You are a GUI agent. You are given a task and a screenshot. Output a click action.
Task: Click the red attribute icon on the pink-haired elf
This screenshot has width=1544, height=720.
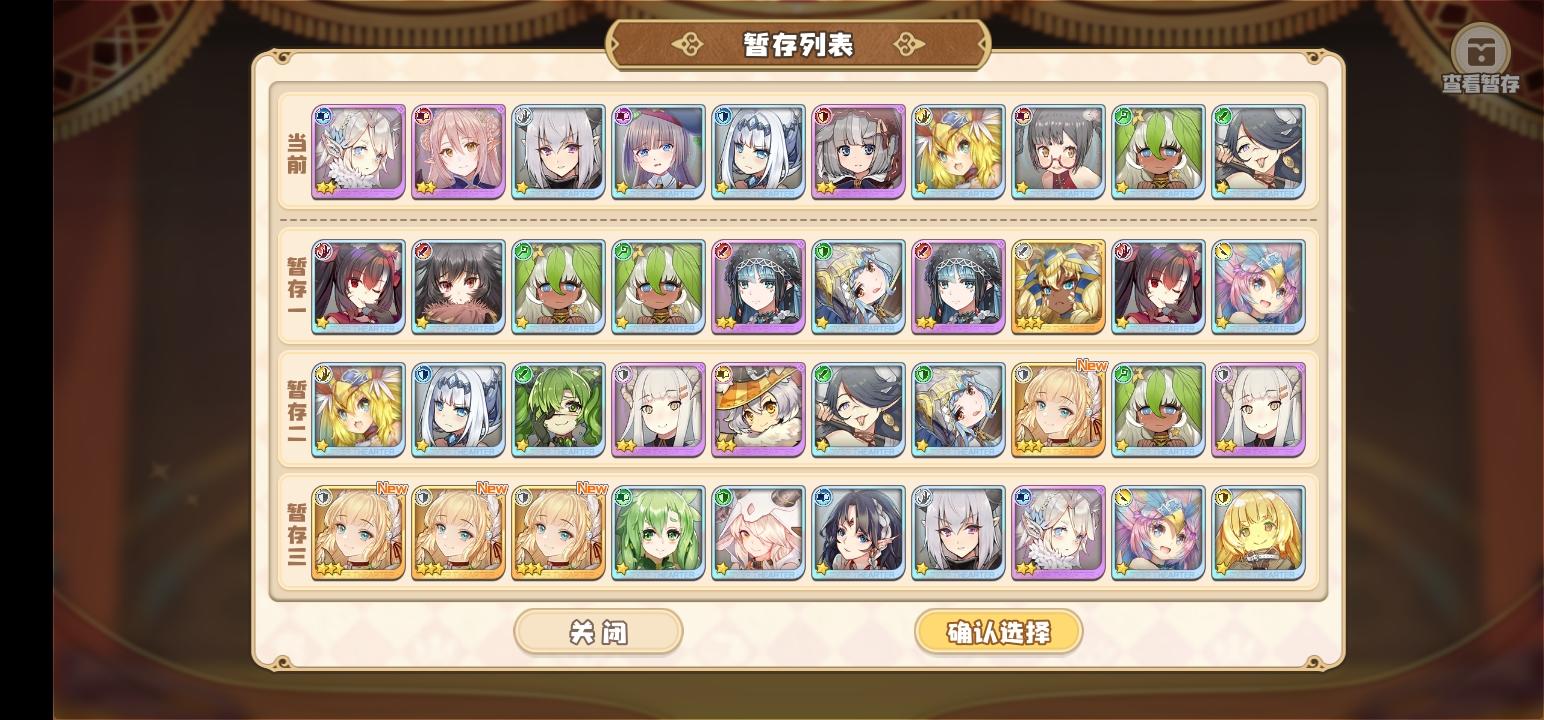tap(425, 114)
